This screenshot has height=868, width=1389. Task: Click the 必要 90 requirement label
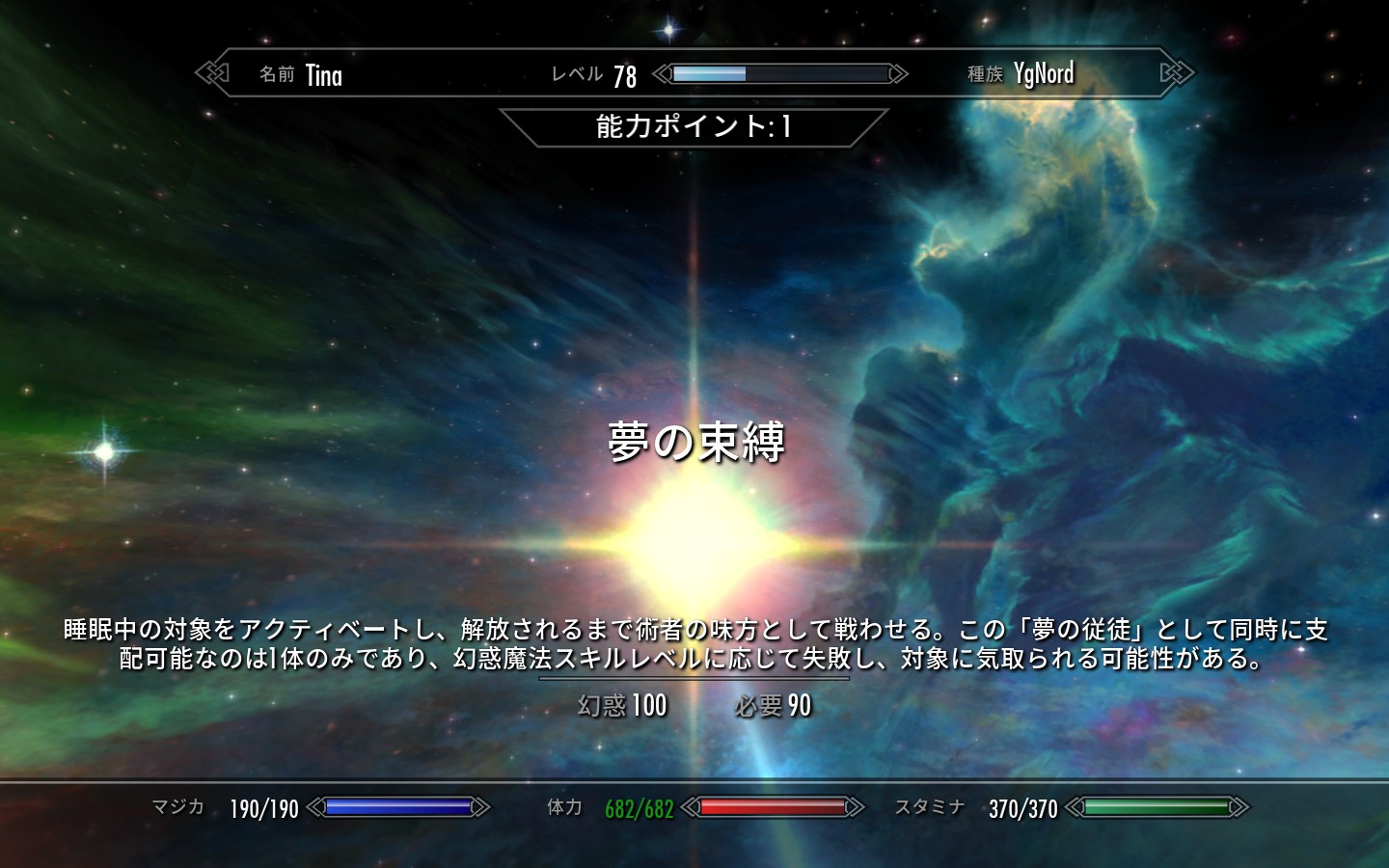pos(772,707)
